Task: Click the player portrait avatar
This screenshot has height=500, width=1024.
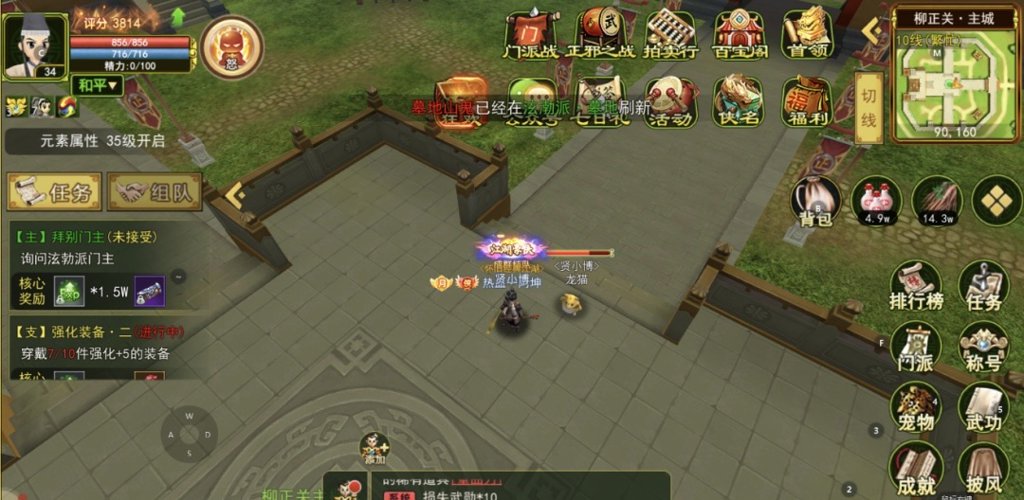Action: (34, 45)
